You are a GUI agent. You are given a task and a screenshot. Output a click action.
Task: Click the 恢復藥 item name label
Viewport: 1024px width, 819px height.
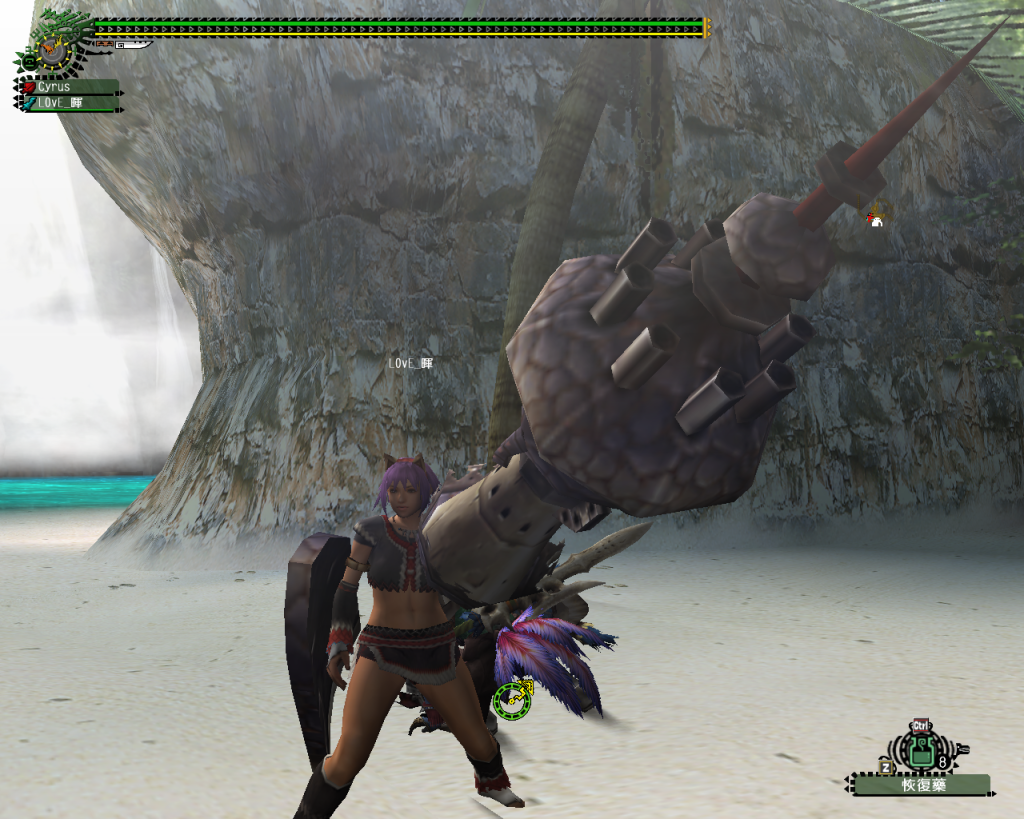coord(922,785)
